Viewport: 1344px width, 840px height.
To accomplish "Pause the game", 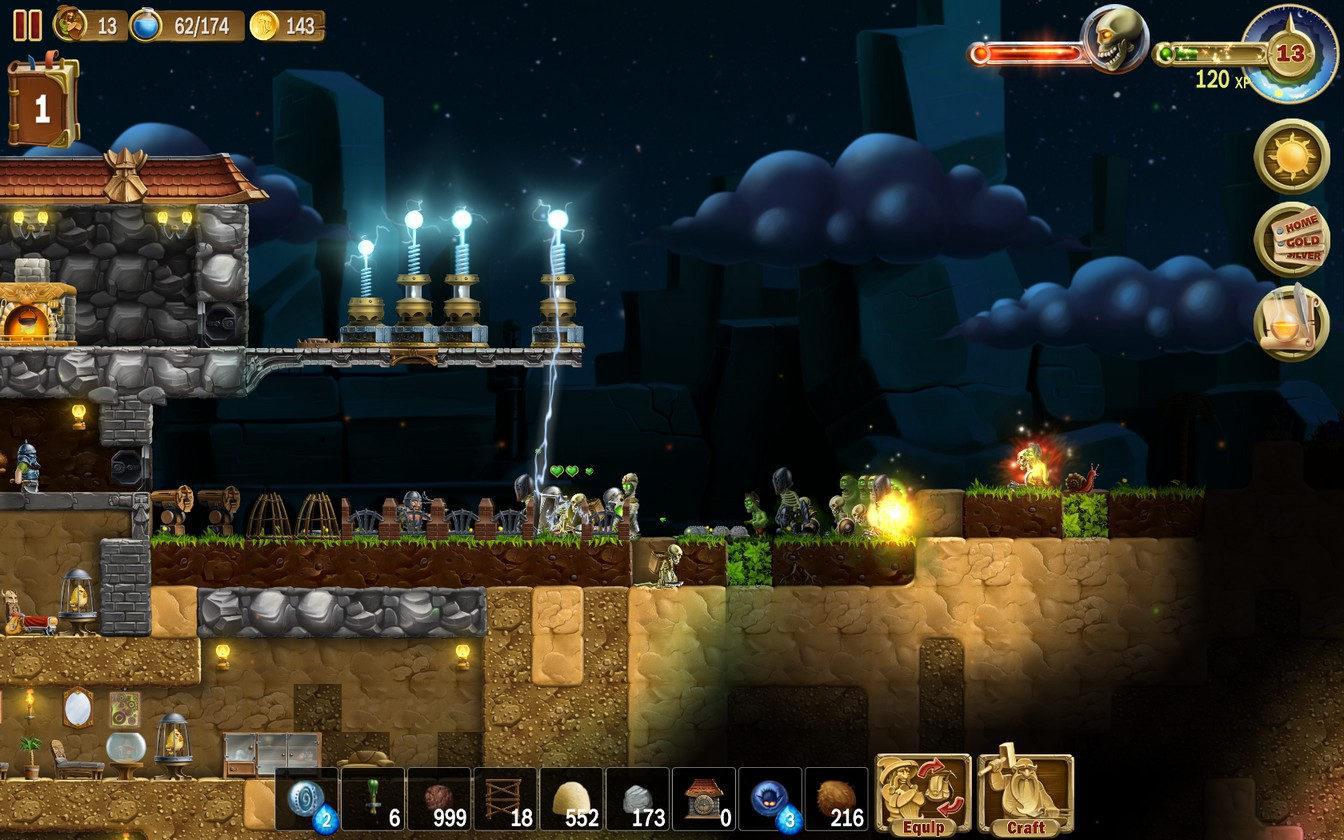I will coord(27,25).
